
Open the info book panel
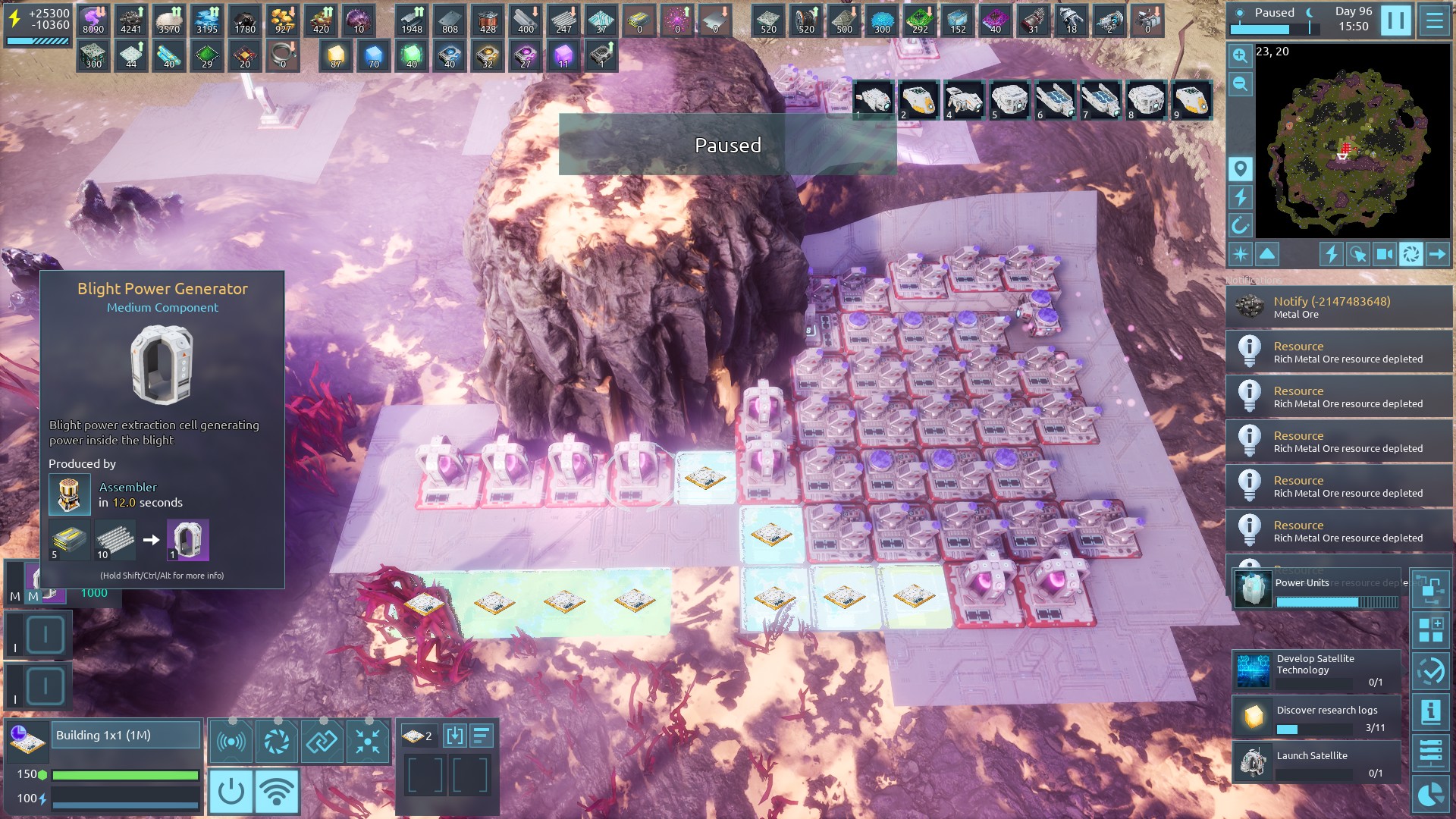pyautogui.click(x=1430, y=712)
